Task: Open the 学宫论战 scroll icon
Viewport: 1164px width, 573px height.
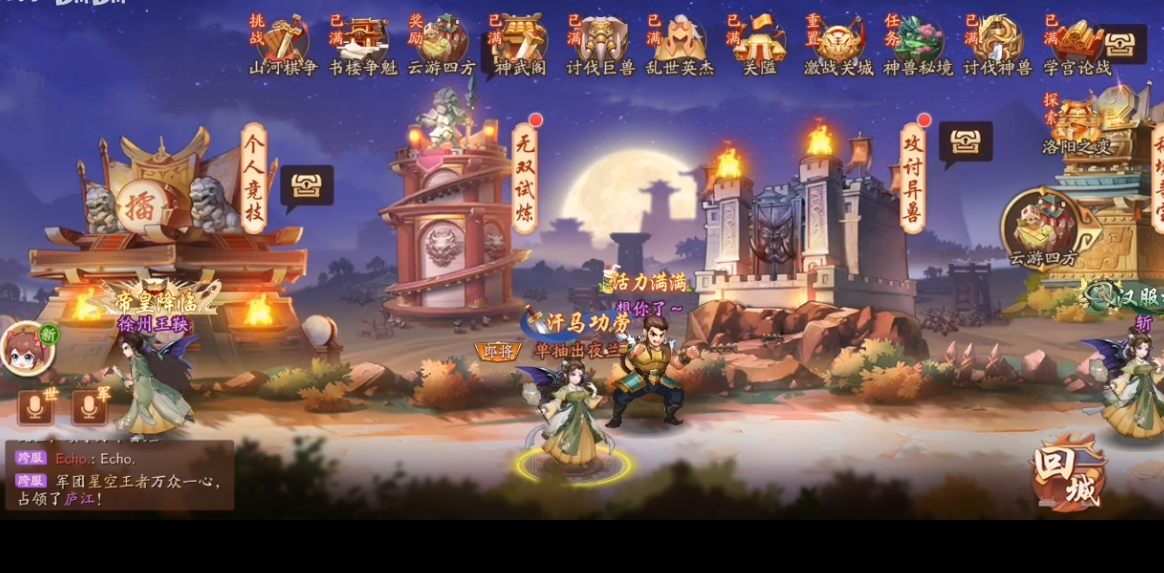Action: (1077, 42)
